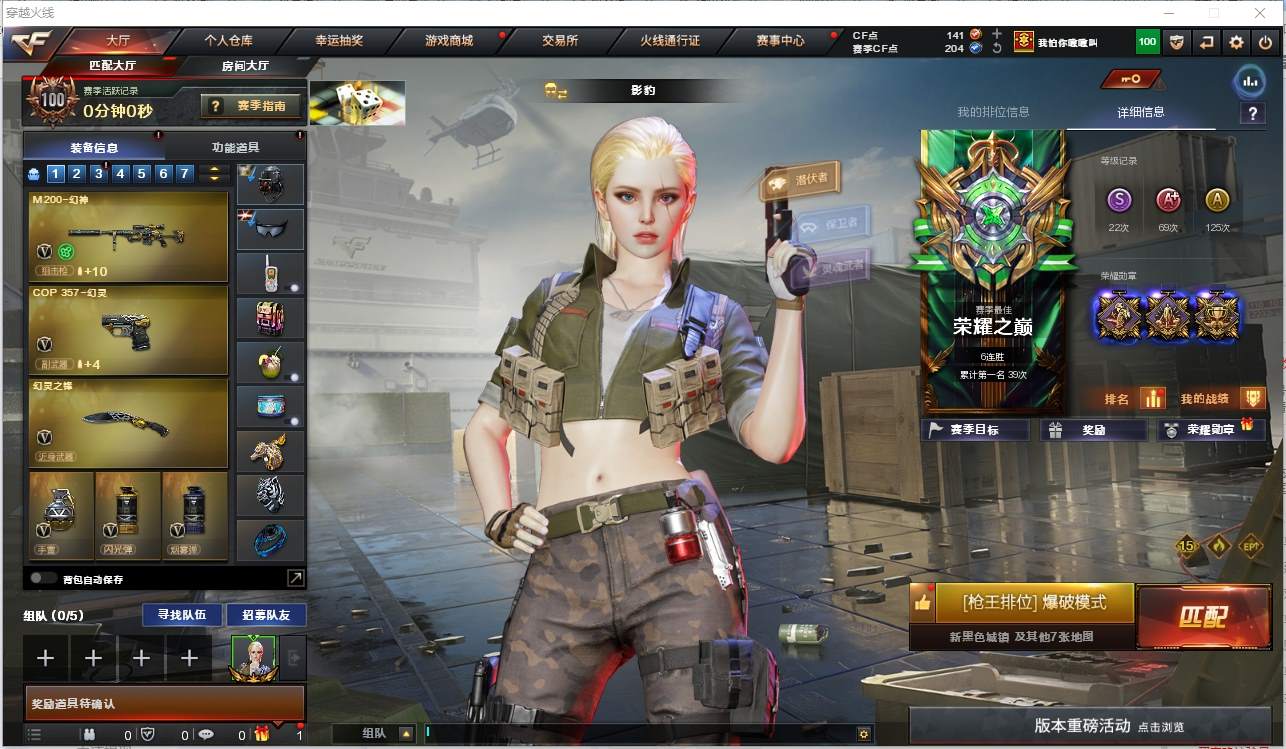Switch to the 房间大厅 tab
This screenshot has width=1286, height=749.
click(245, 66)
